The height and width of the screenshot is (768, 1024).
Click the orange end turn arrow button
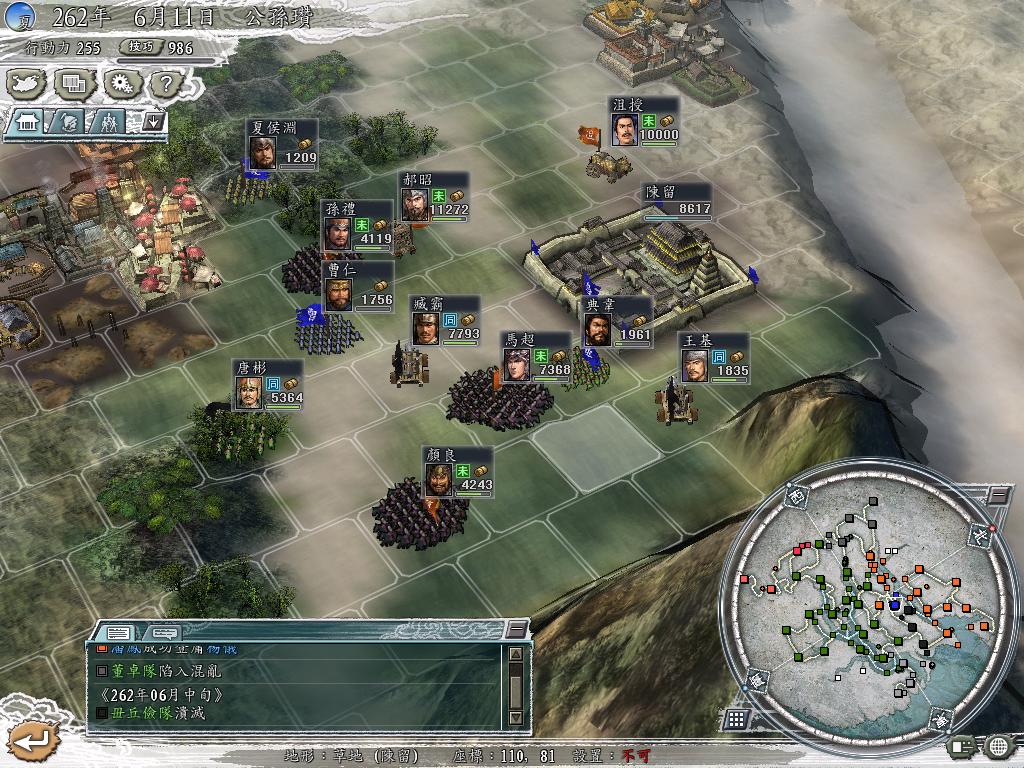click(x=31, y=741)
